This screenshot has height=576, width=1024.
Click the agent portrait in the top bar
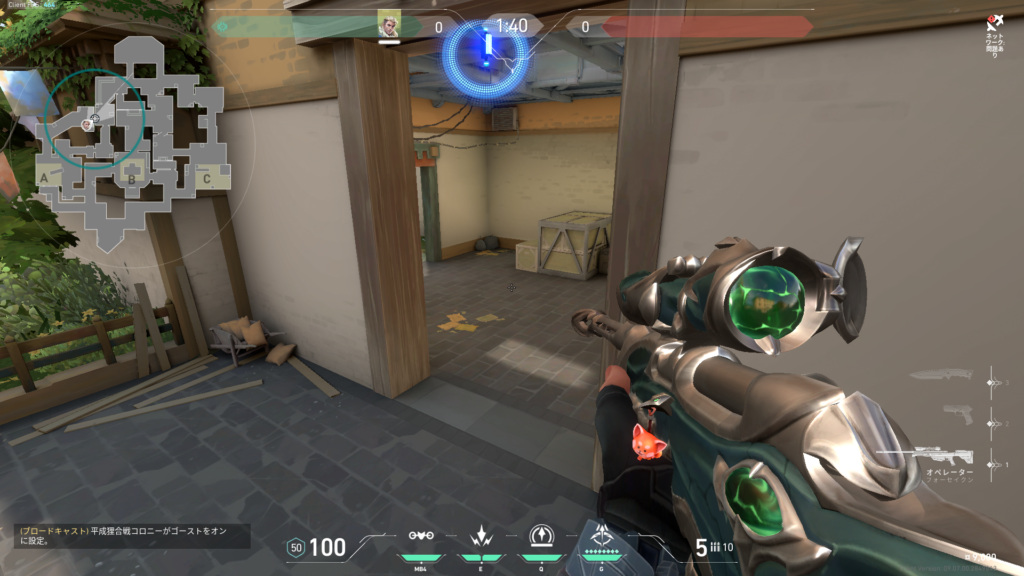click(x=389, y=25)
